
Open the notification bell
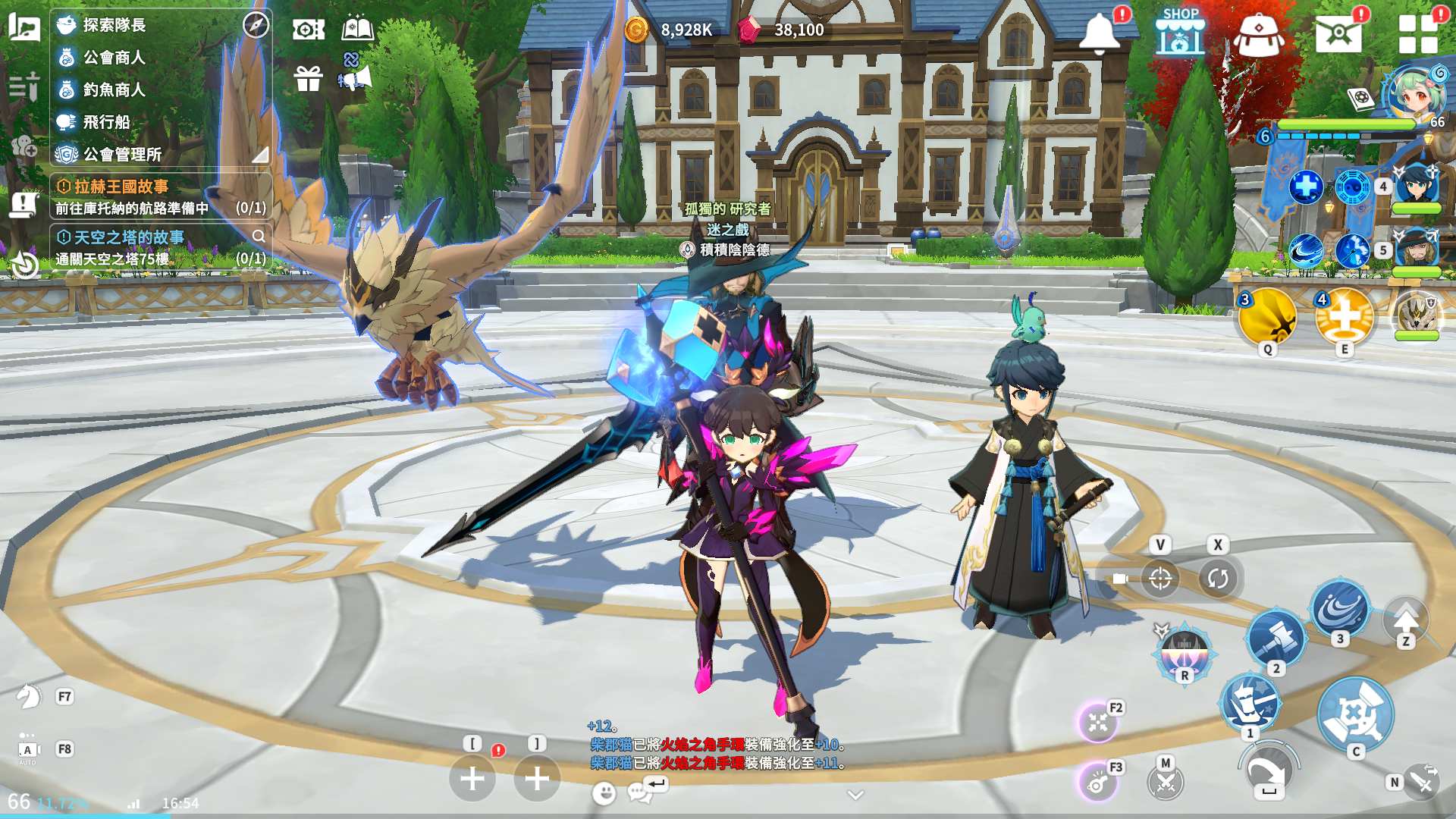click(1099, 33)
